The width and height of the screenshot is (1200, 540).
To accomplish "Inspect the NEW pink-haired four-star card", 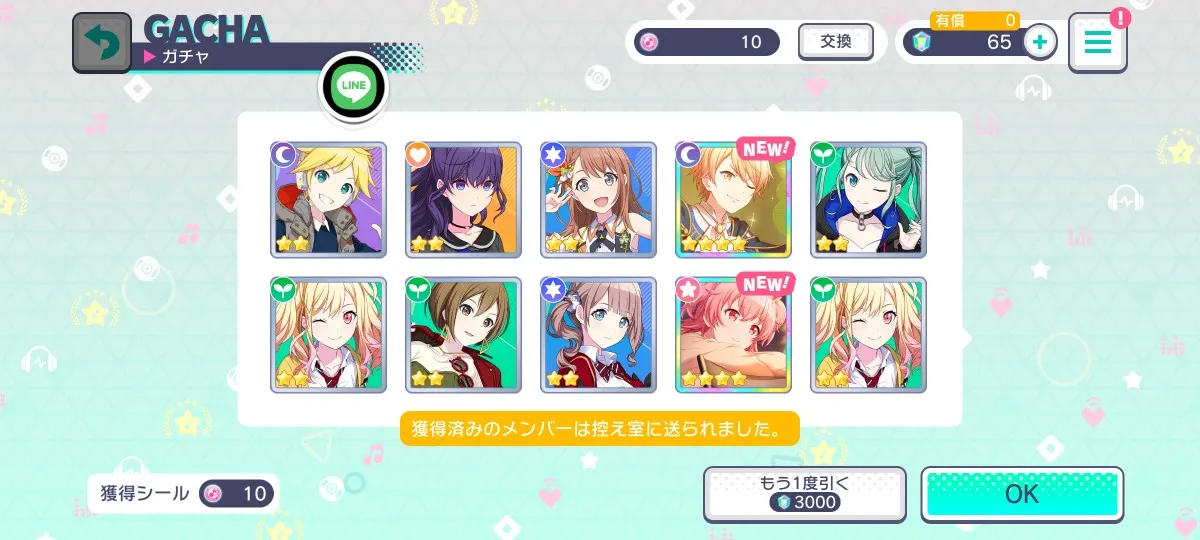I will (x=733, y=335).
